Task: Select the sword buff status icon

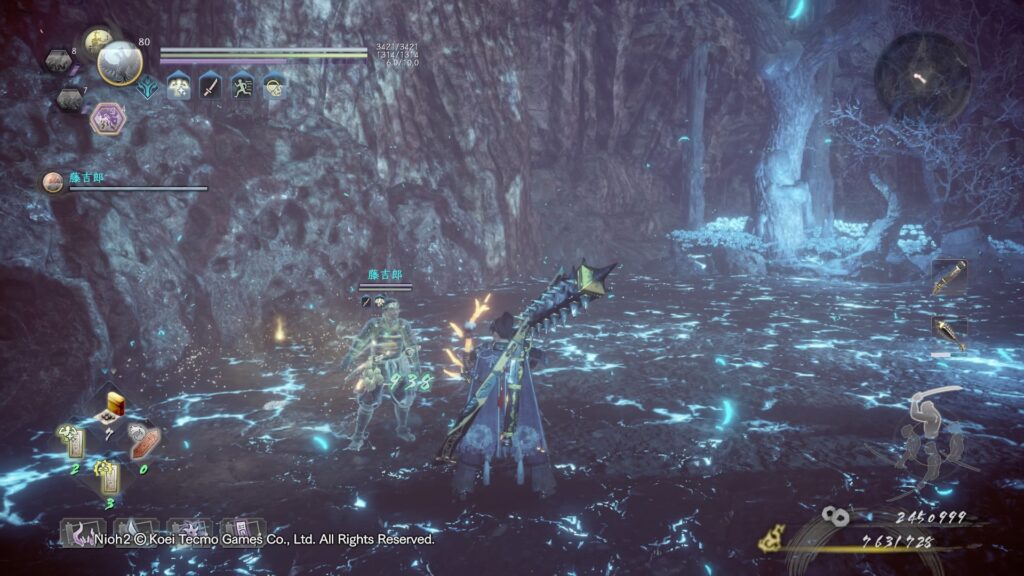Action: coord(210,86)
